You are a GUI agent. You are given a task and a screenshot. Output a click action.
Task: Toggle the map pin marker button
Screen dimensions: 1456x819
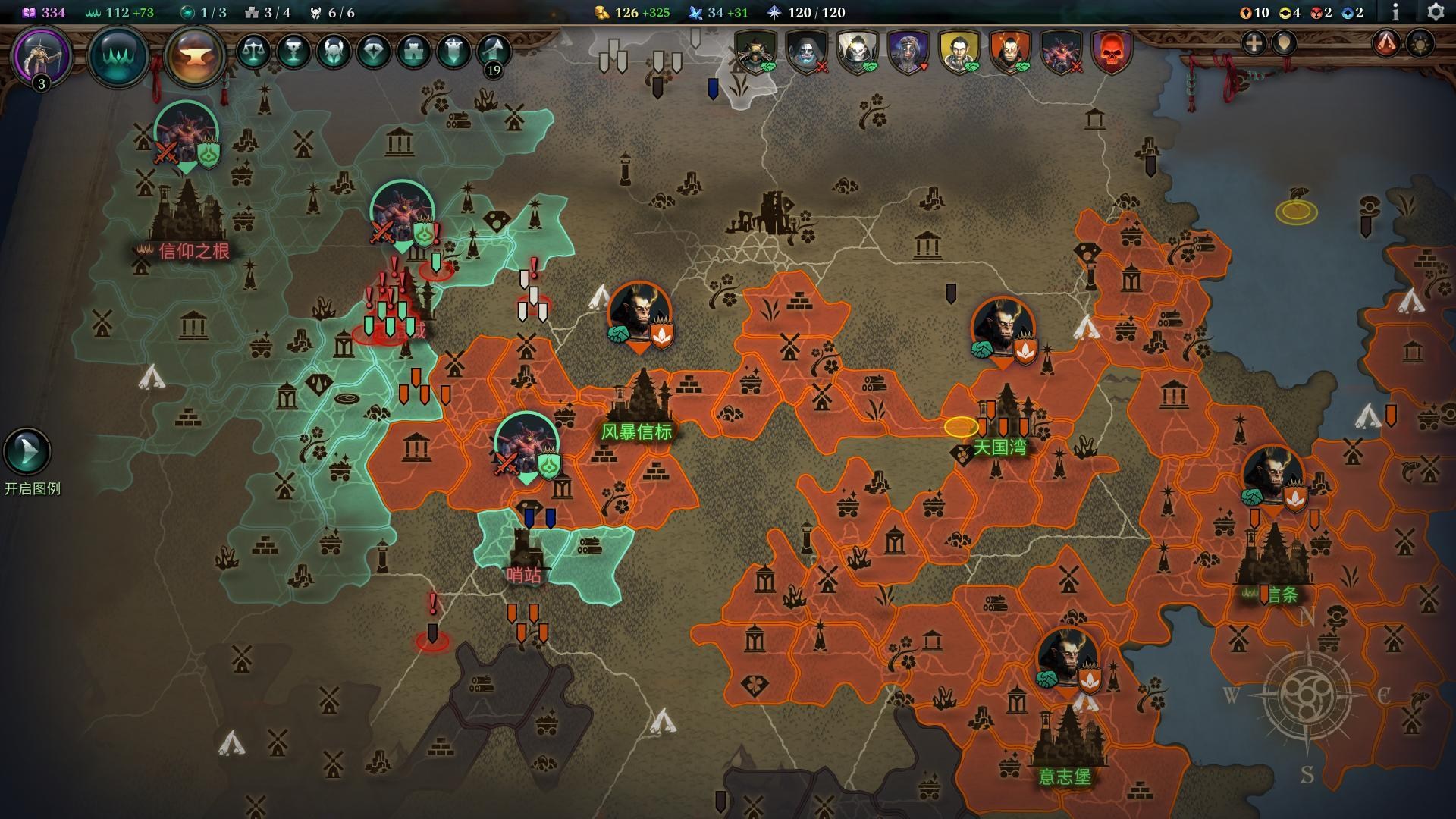(1285, 43)
